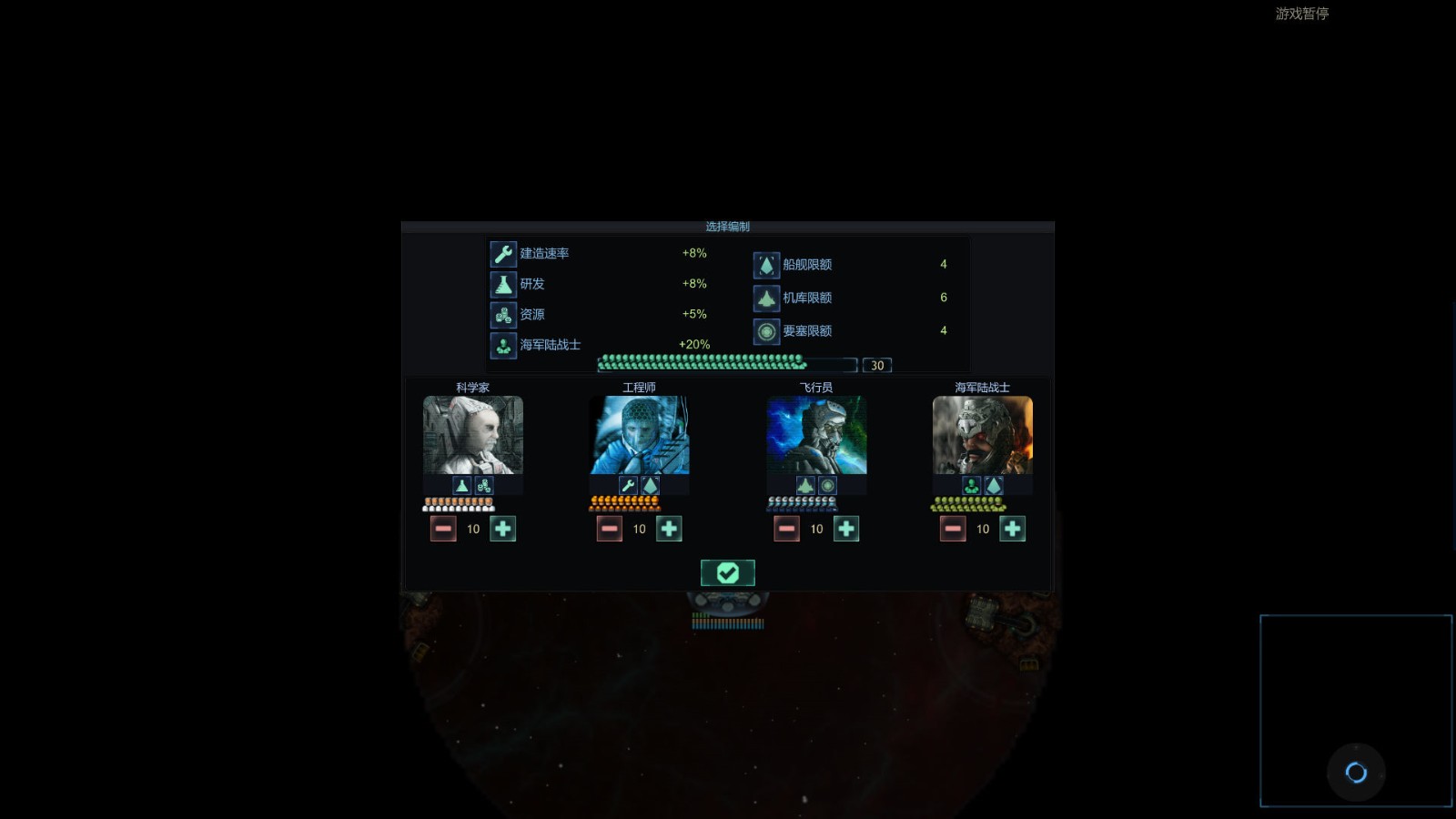Add one more 海军陆战士 with plus
Viewport: 1456px width, 819px height.
coord(1012,529)
